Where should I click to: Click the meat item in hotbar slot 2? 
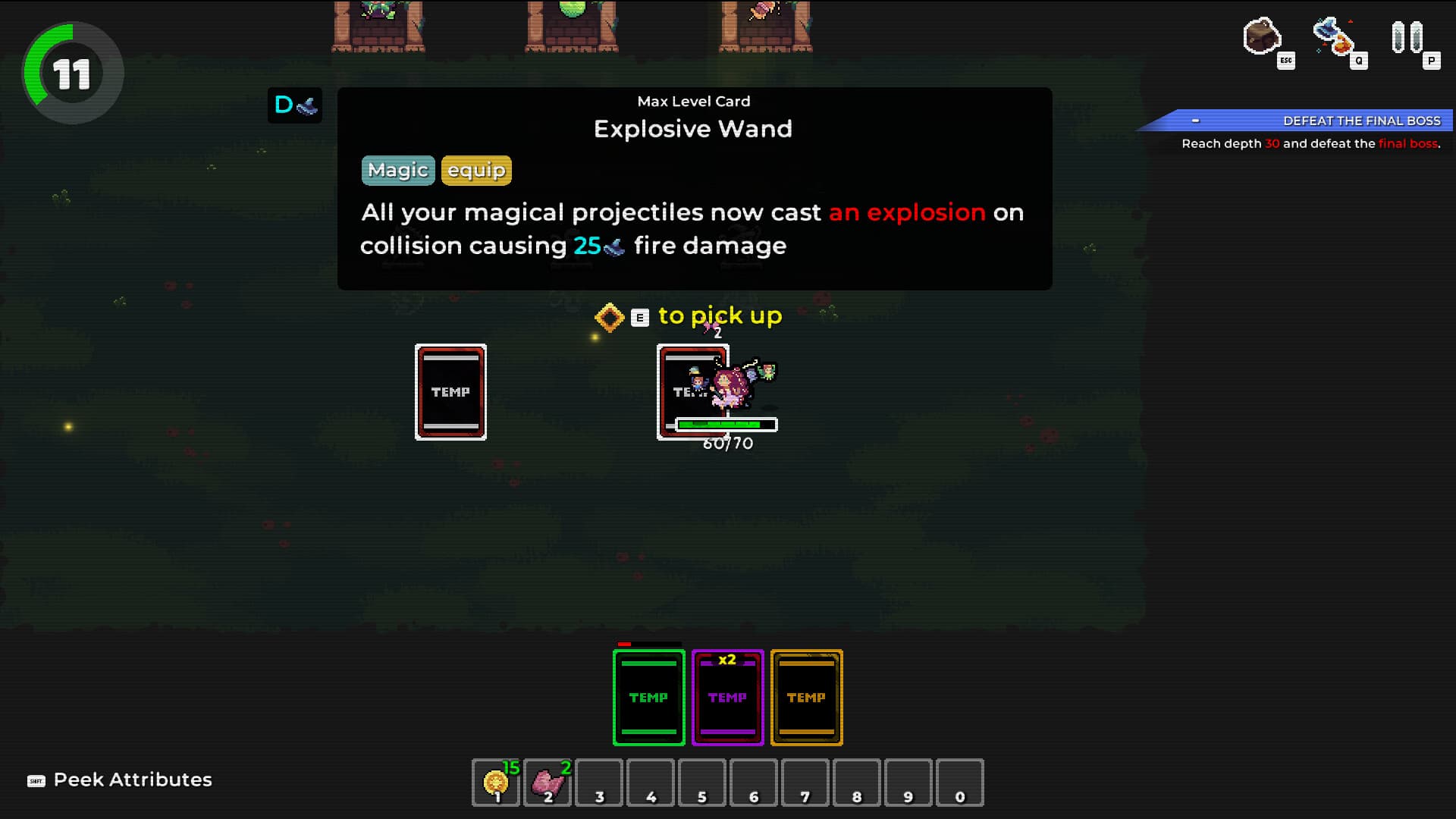548,780
